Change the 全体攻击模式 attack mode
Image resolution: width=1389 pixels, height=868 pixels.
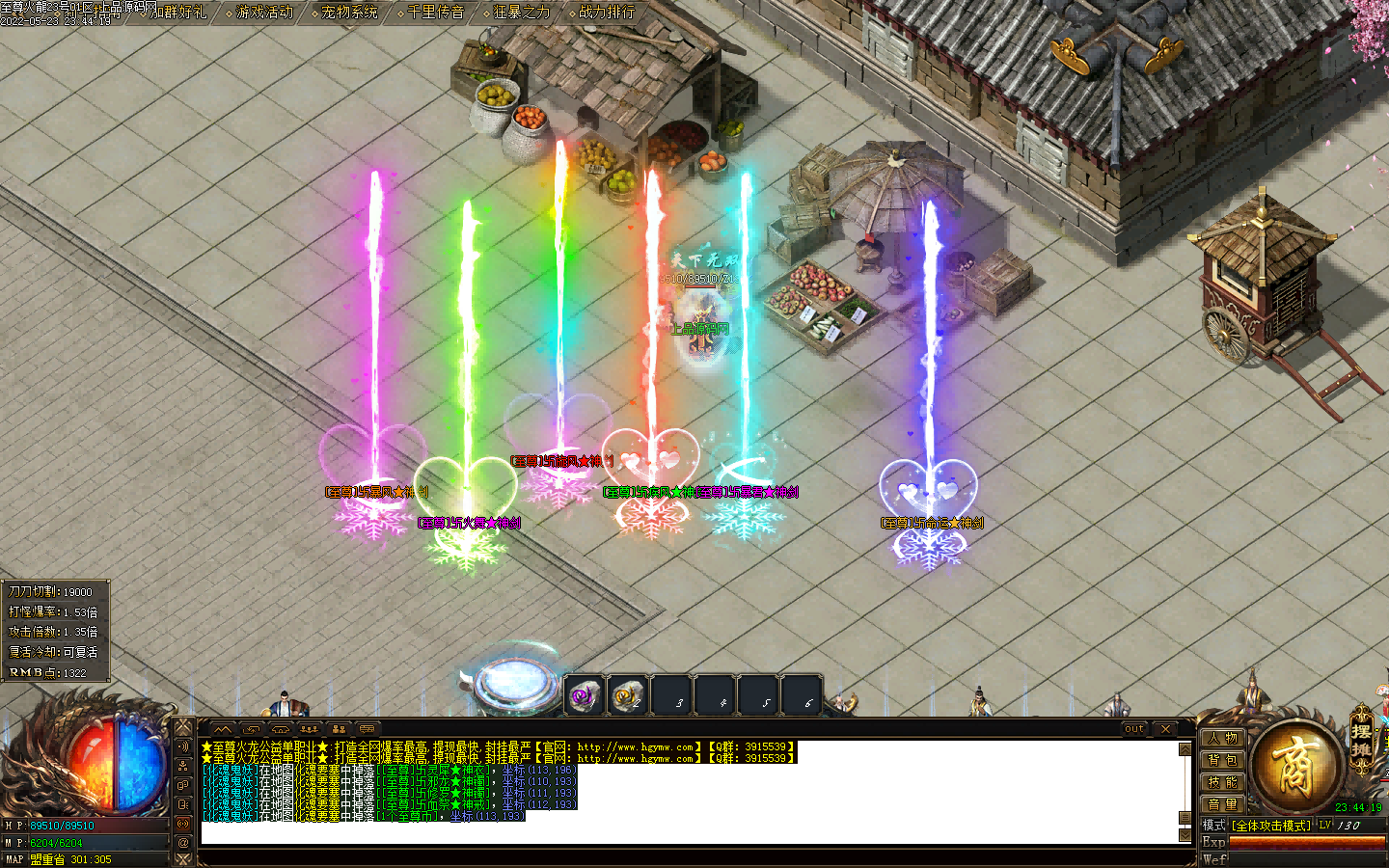click(1271, 826)
